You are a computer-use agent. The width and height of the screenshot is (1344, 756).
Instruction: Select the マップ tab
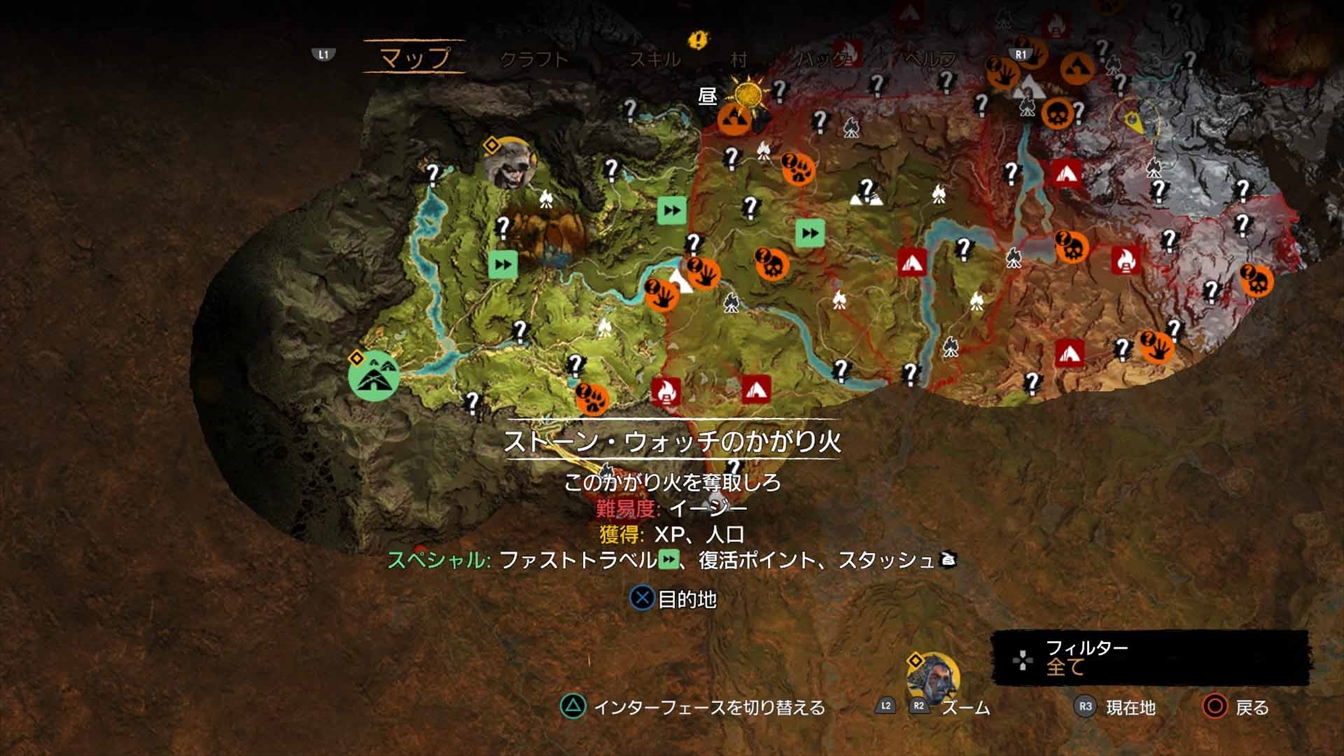pyautogui.click(x=414, y=57)
